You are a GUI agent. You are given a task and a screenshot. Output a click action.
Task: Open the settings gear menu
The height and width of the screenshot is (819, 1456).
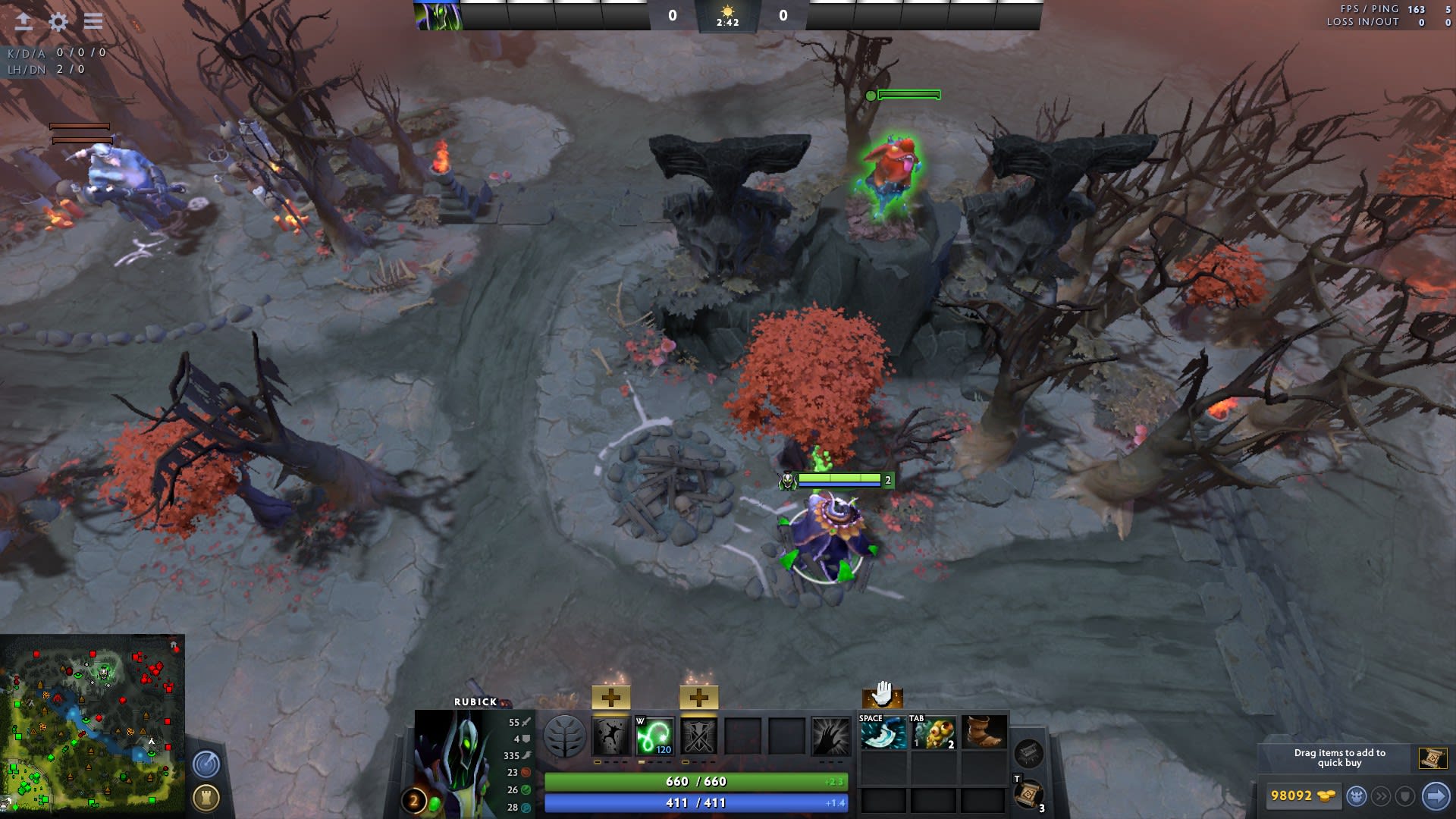(x=58, y=21)
